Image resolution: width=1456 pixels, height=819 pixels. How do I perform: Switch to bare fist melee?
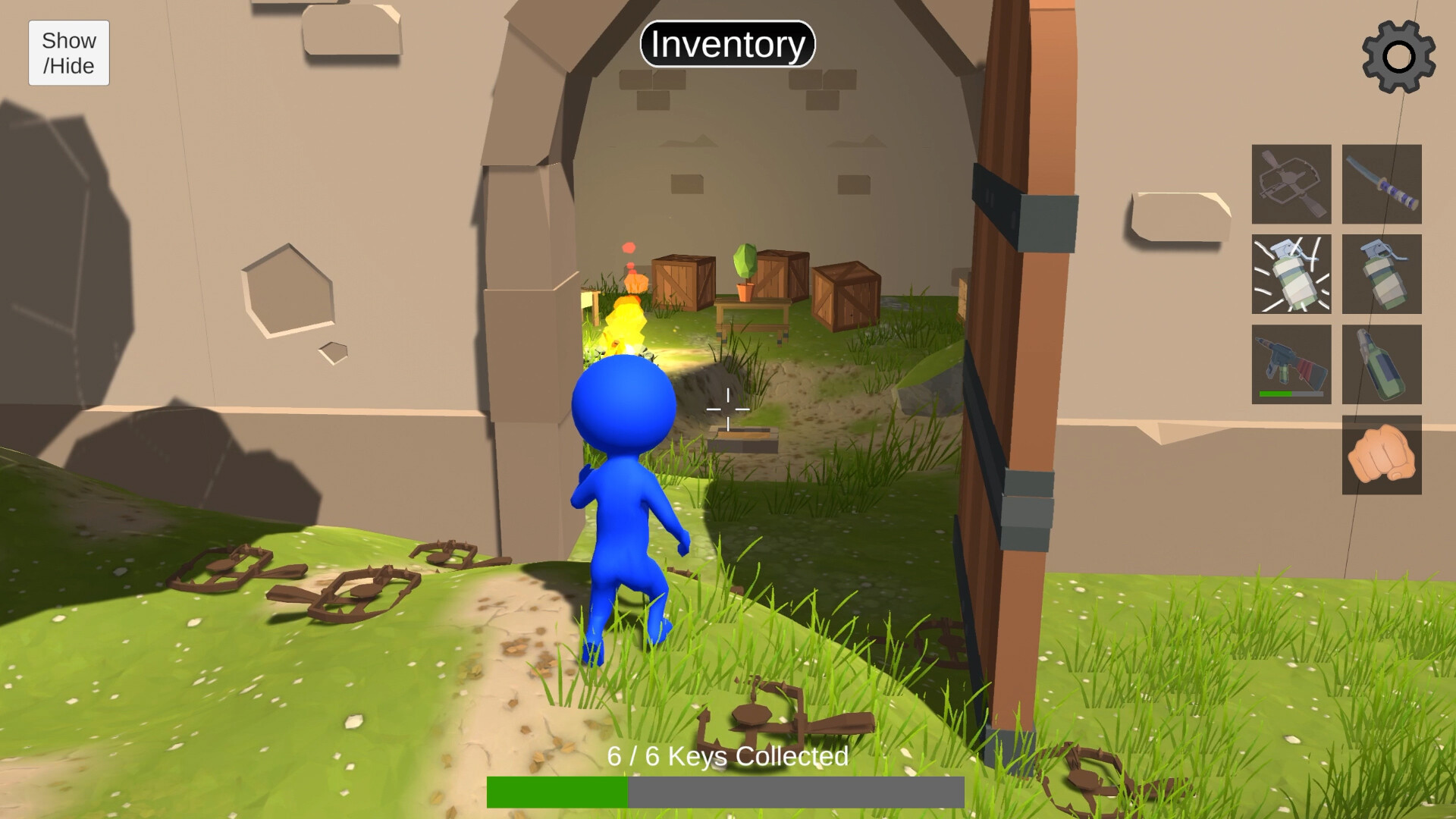point(1382,455)
